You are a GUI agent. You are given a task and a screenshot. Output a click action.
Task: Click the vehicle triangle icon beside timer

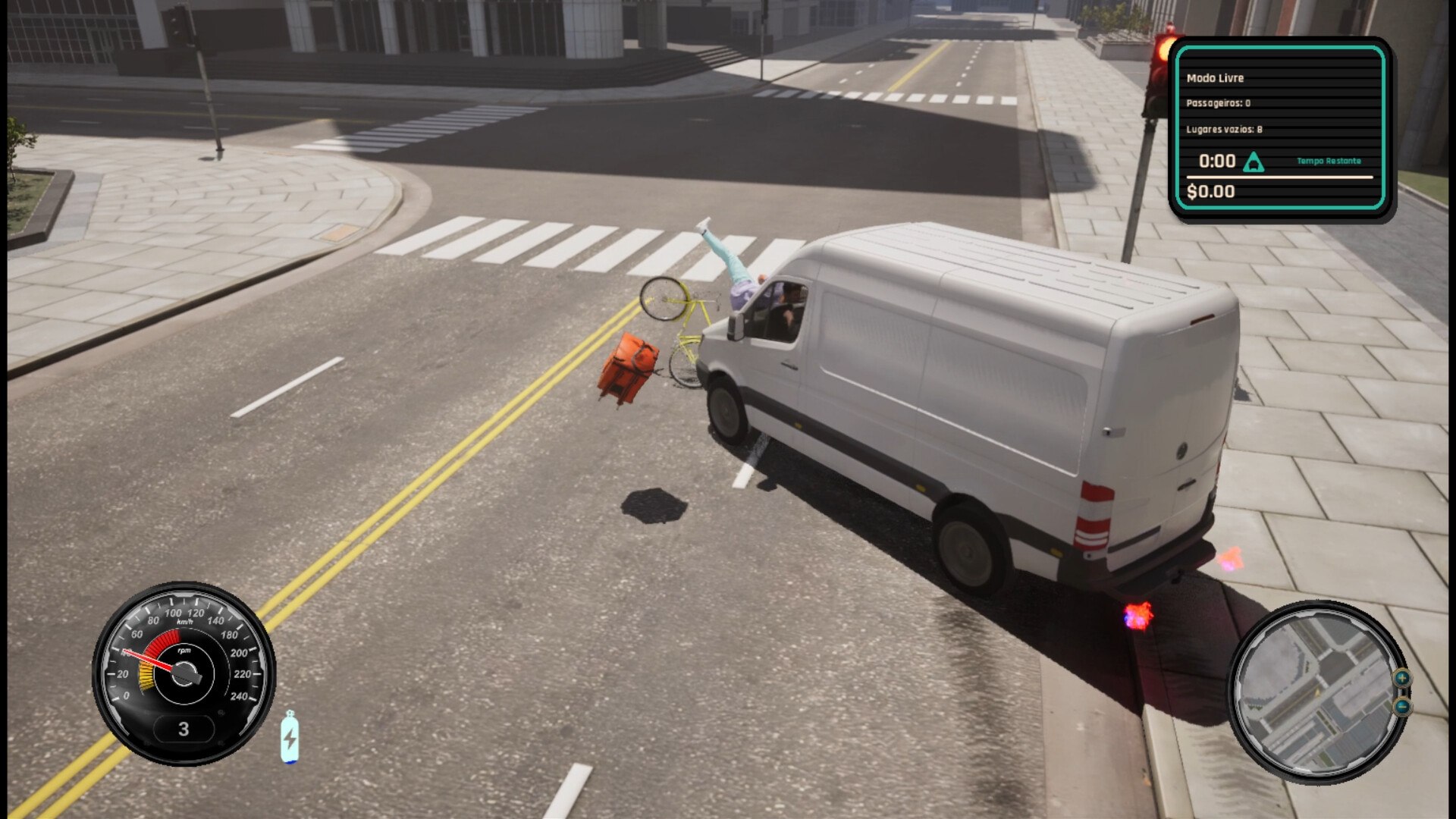click(1254, 162)
